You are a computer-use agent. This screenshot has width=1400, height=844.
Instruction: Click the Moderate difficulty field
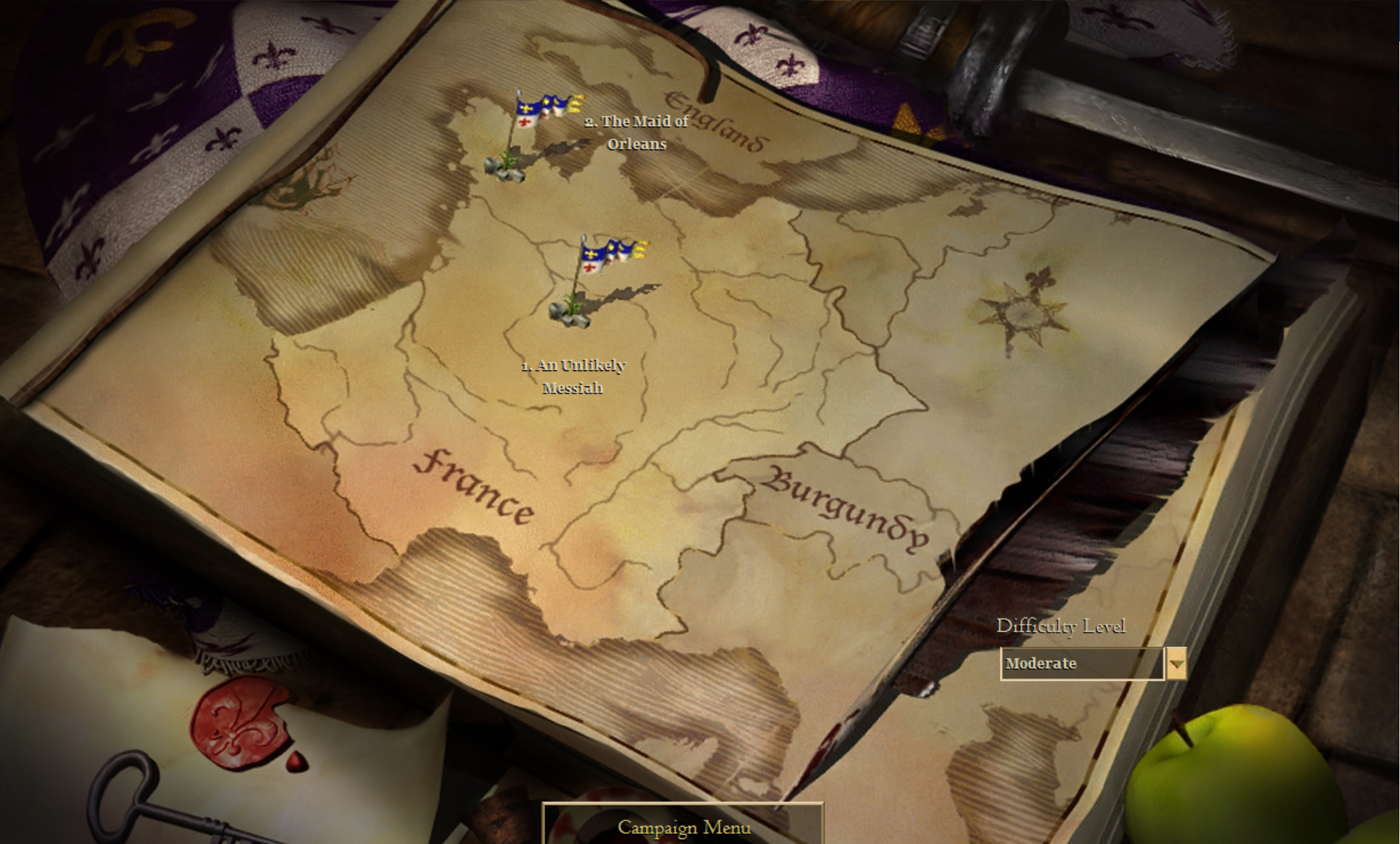1082,664
